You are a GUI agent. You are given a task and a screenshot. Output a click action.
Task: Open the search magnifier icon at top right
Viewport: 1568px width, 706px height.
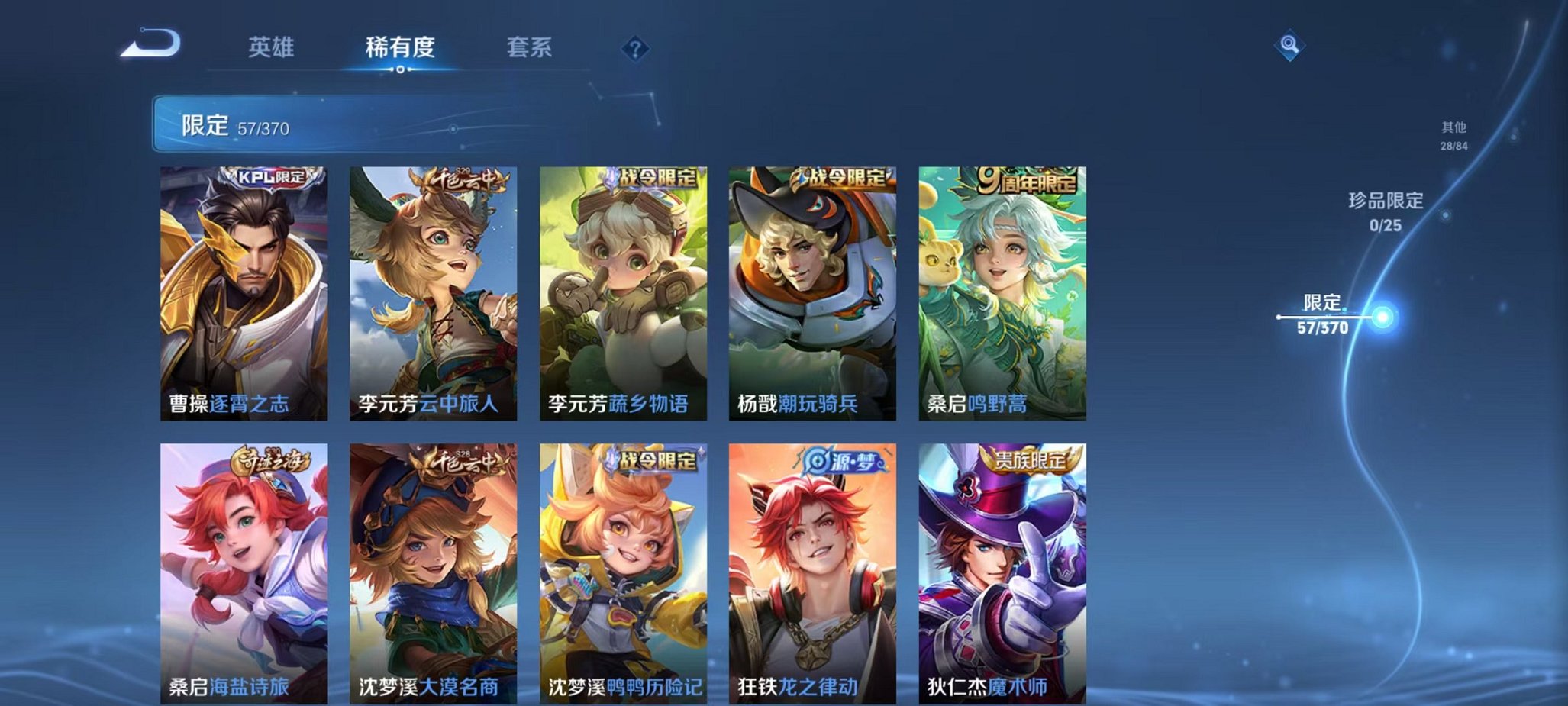[x=1289, y=45]
